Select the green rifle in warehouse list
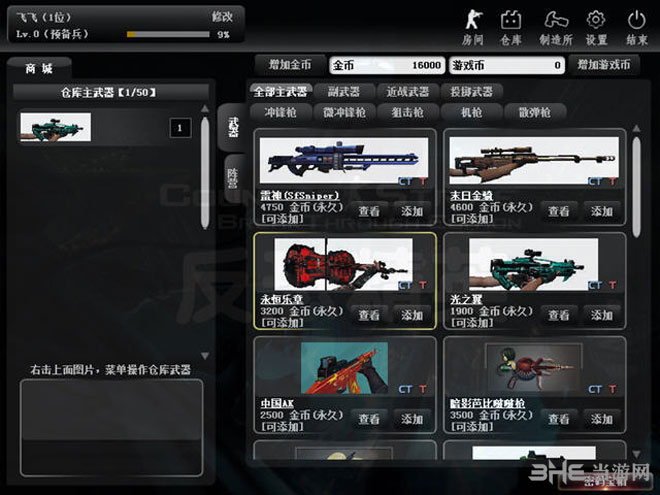Image resolution: width=660 pixels, height=495 pixels. click(x=55, y=127)
